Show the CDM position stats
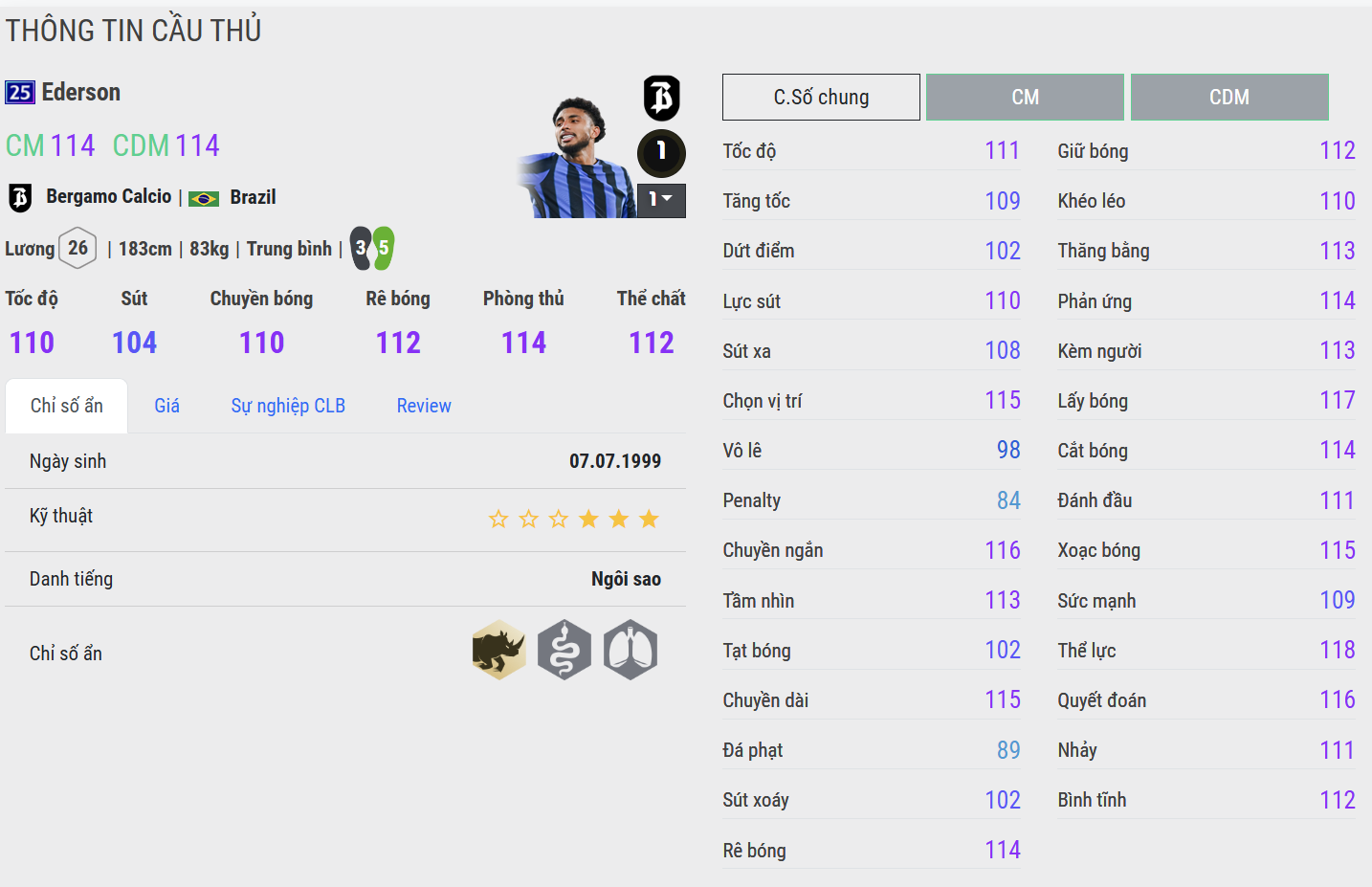 pyautogui.click(x=1229, y=98)
